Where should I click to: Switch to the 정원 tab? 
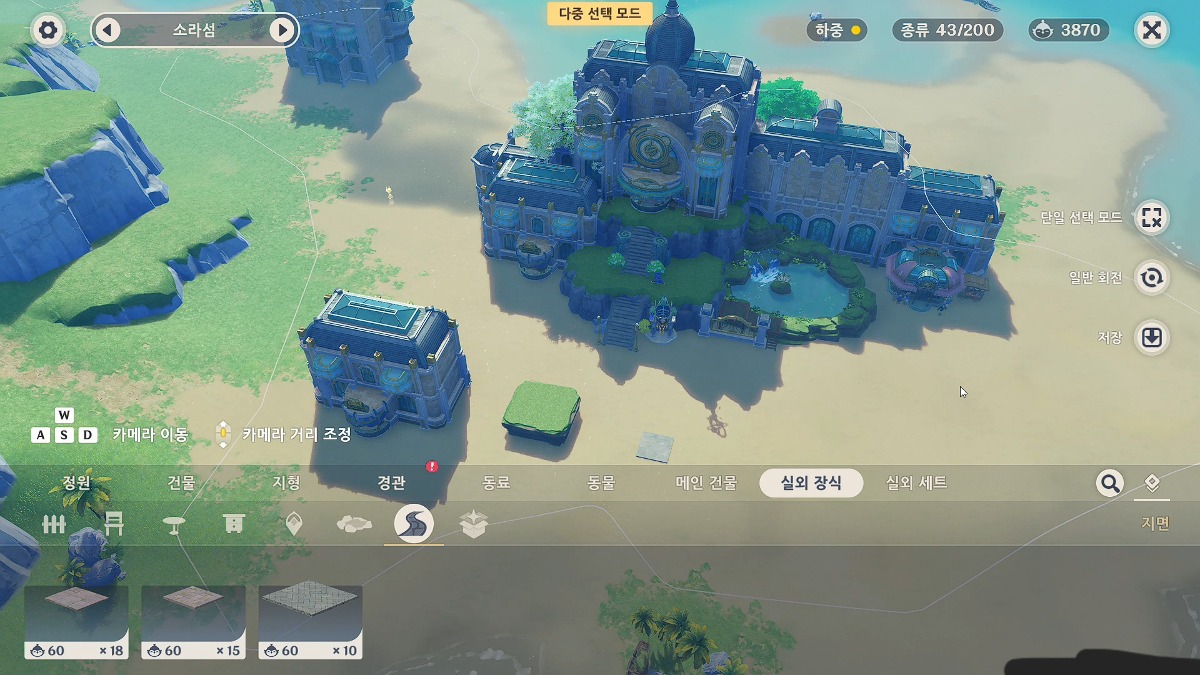click(x=77, y=483)
